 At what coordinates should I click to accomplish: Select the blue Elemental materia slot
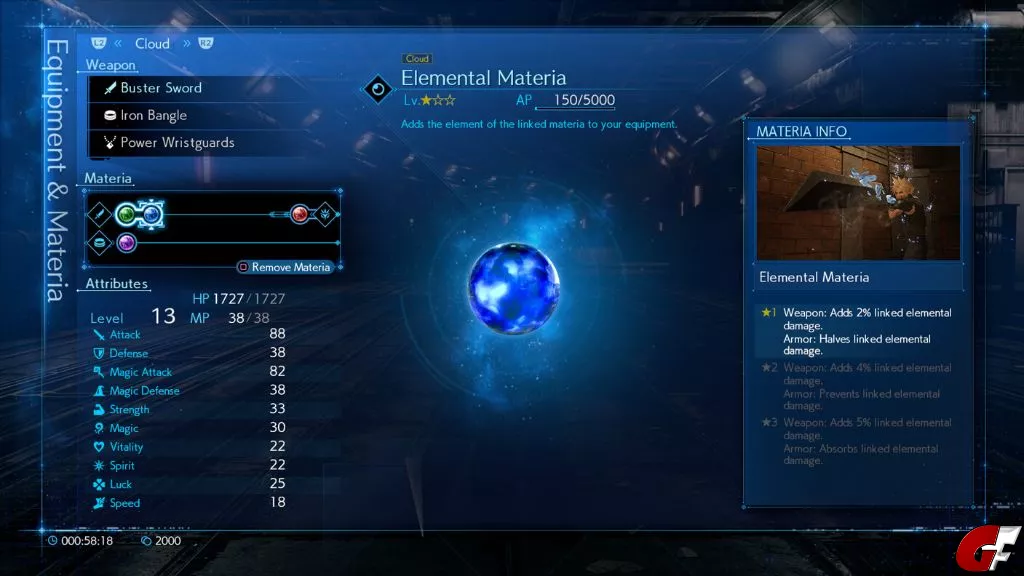point(150,214)
